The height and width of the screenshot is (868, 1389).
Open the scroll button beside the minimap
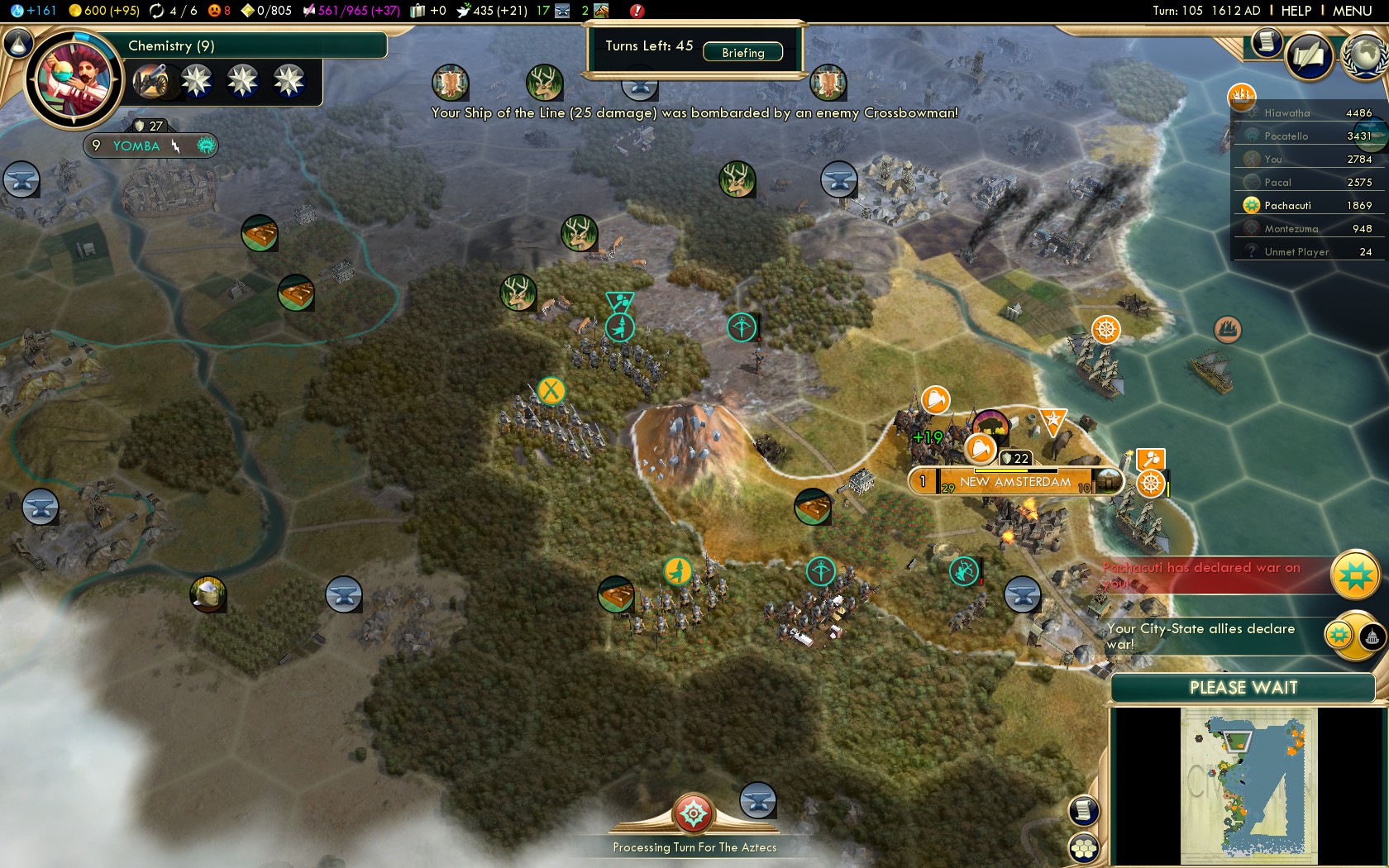point(1084,810)
